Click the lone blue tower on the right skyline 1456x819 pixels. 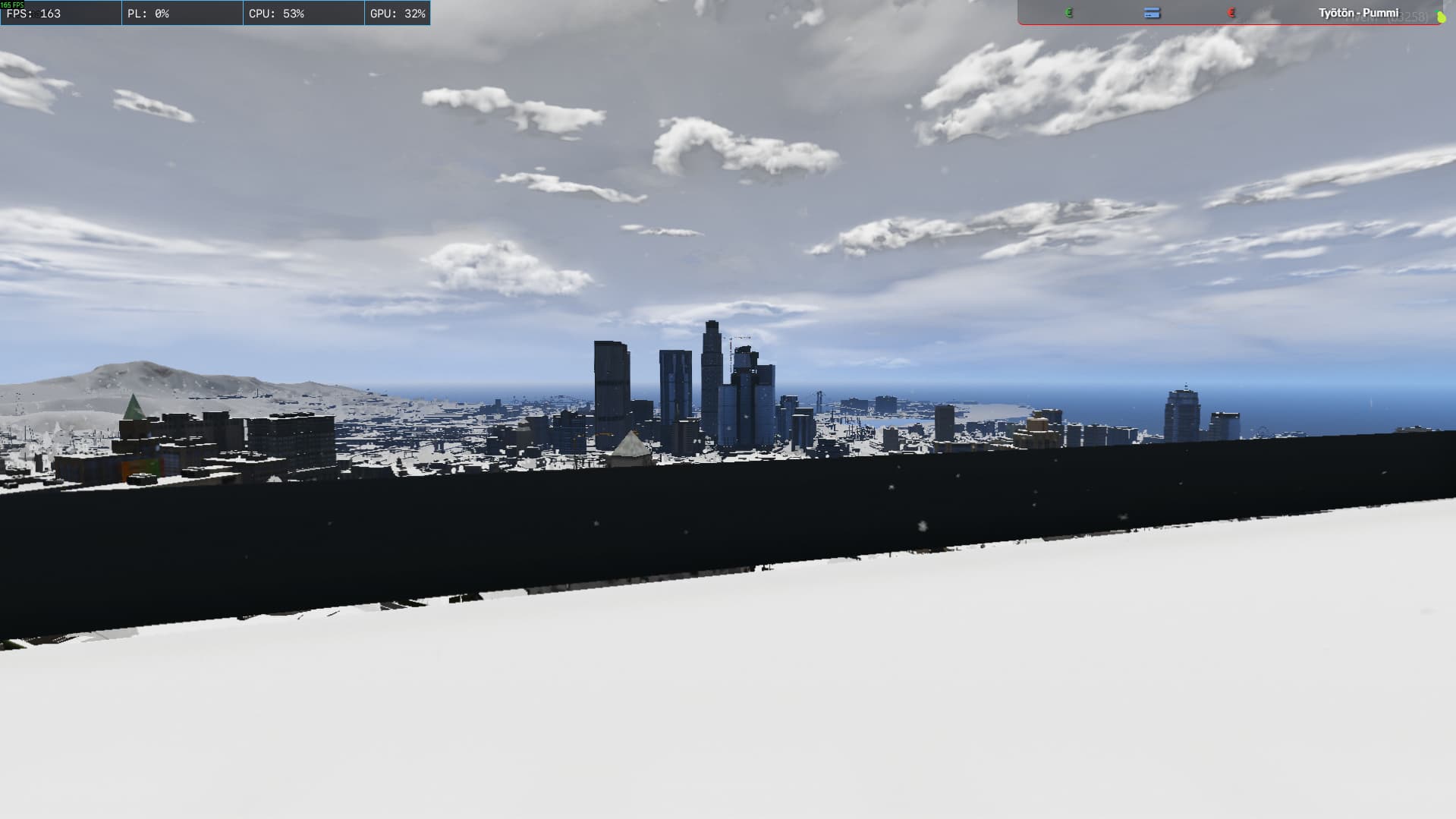(1181, 414)
